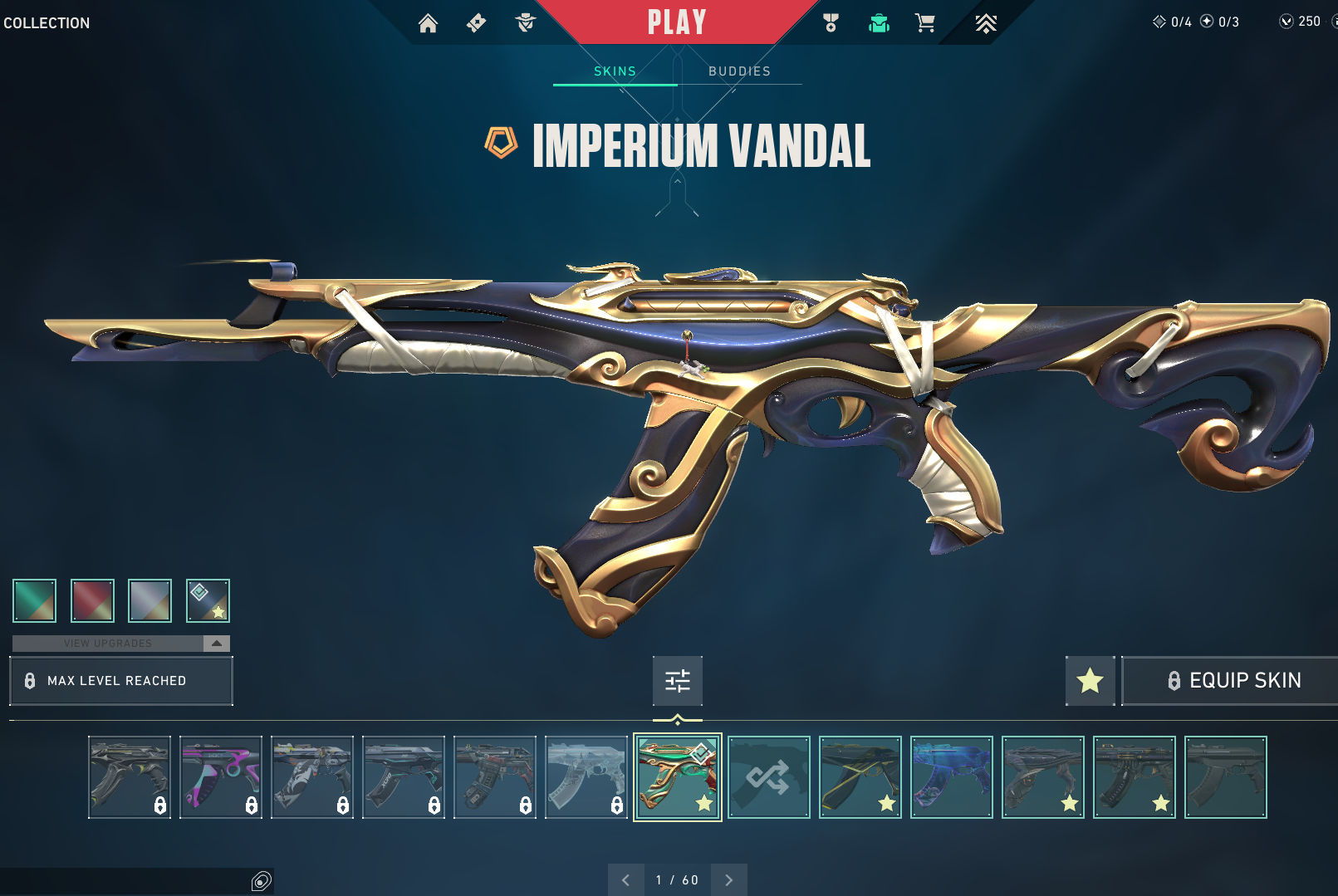Image resolution: width=1338 pixels, height=896 pixels.
Task: Open the agents icon in top bar
Action: click(x=525, y=23)
